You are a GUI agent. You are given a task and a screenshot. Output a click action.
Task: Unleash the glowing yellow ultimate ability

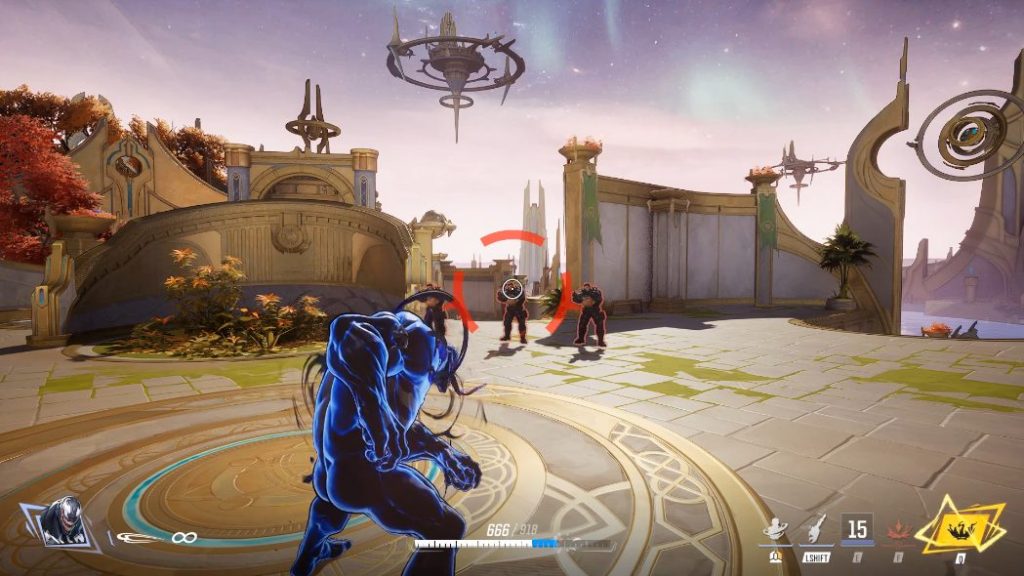tap(960, 526)
